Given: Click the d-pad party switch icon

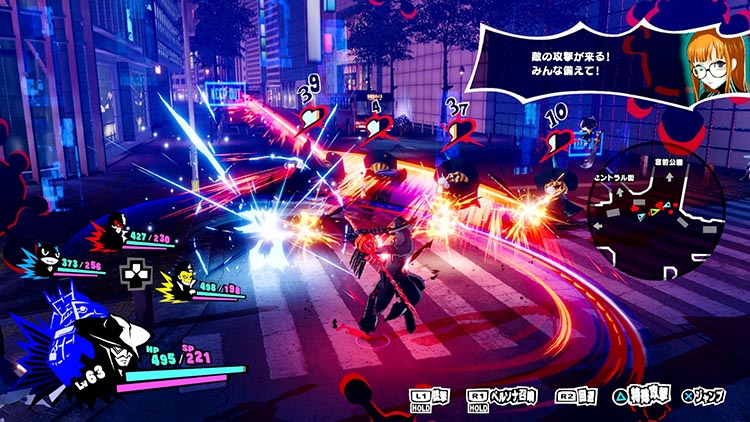Looking at the screenshot, I should (132, 272).
